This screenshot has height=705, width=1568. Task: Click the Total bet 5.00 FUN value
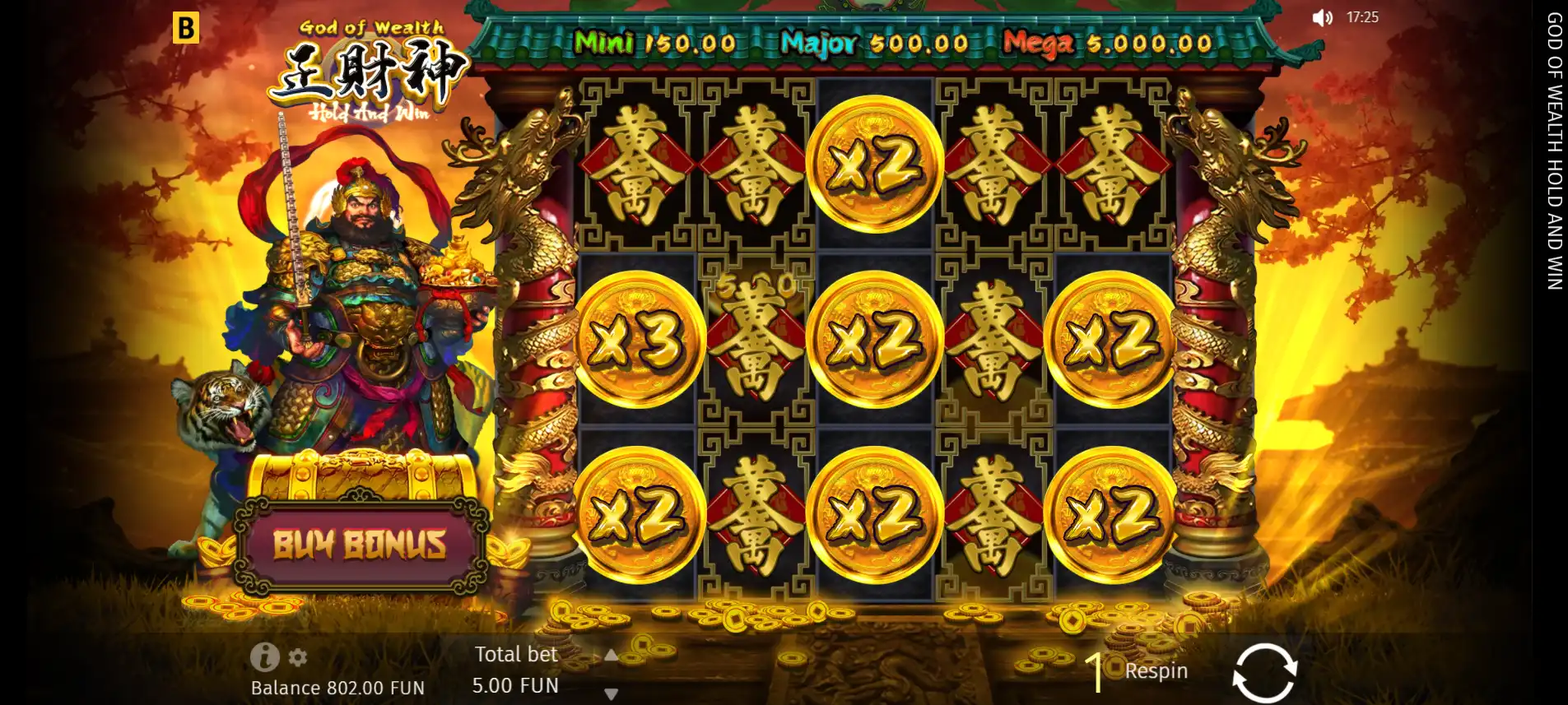tap(516, 684)
